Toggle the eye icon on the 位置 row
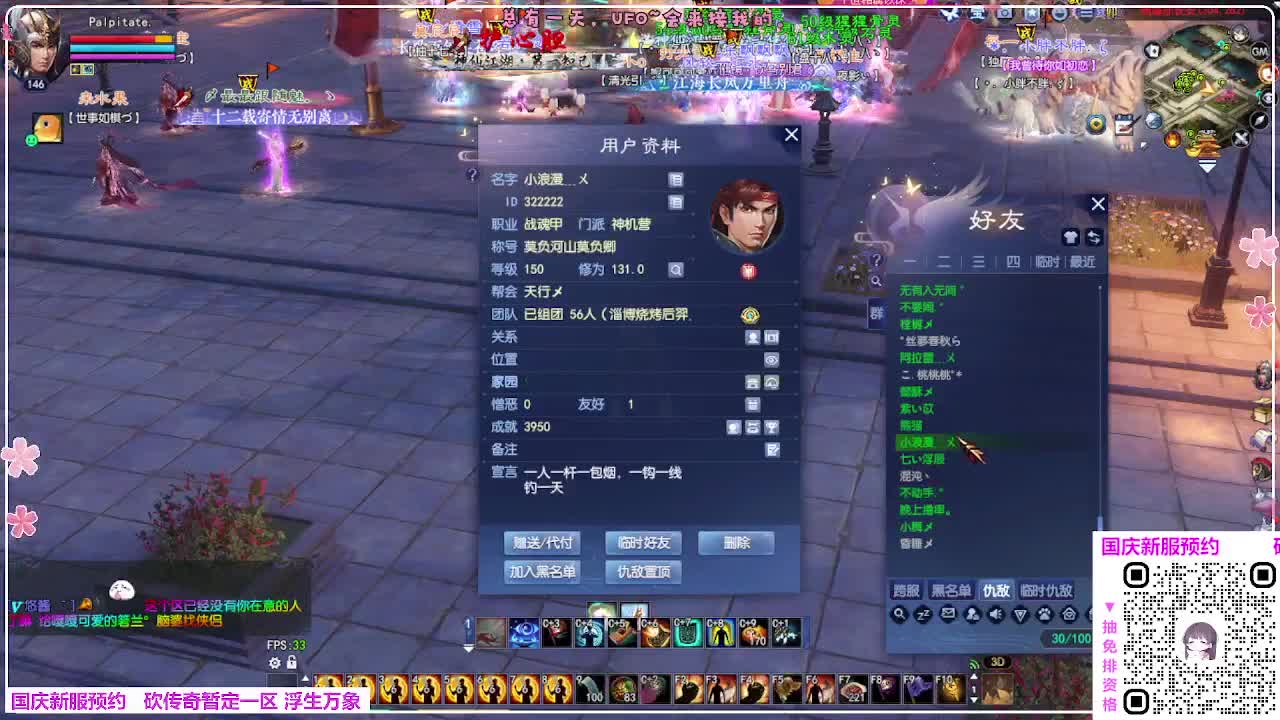 click(x=772, y=359)
